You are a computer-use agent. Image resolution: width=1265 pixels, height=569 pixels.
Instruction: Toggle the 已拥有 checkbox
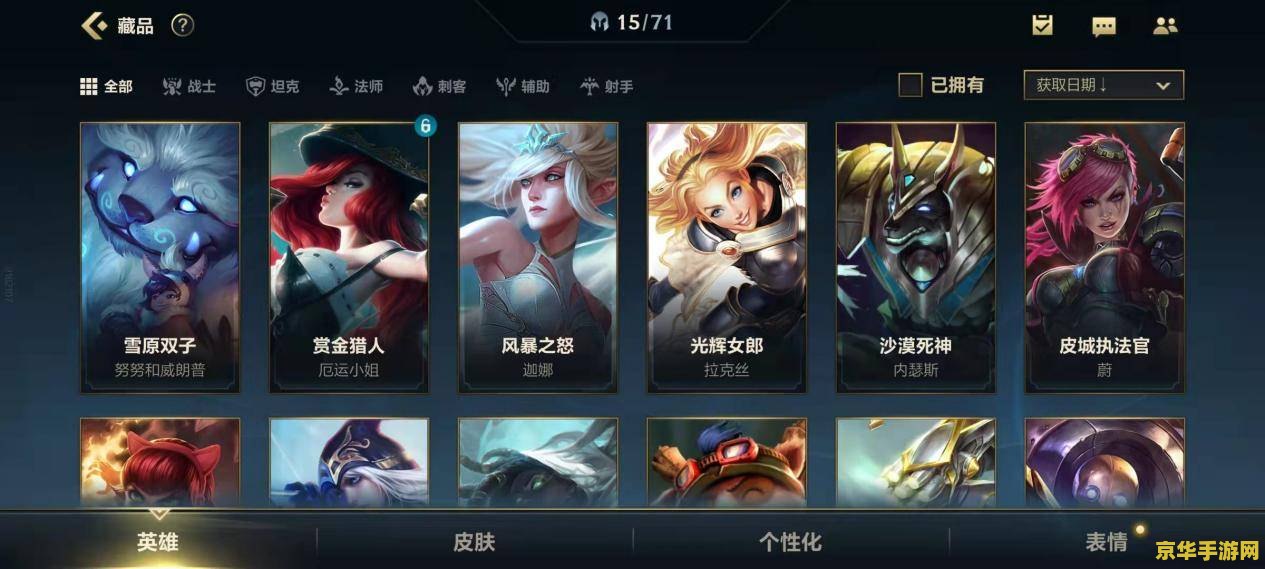tap(910, 85)
